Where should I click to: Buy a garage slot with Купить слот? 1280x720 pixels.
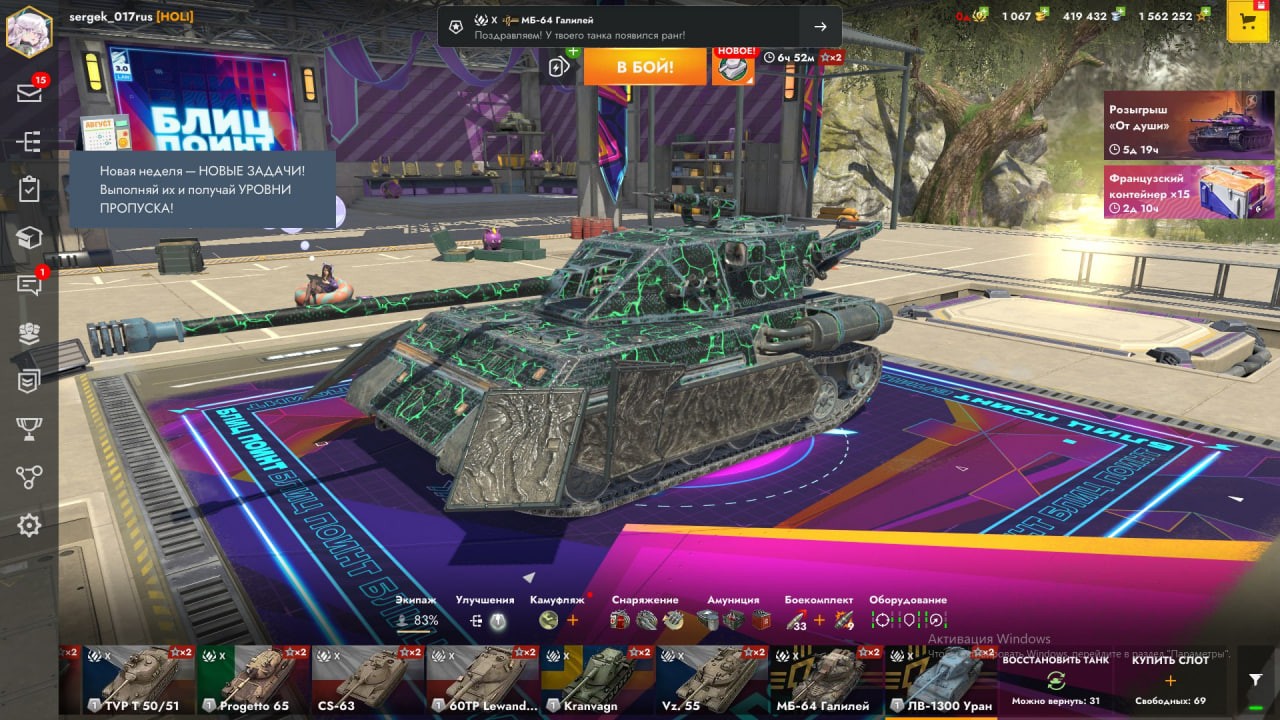1170,680
